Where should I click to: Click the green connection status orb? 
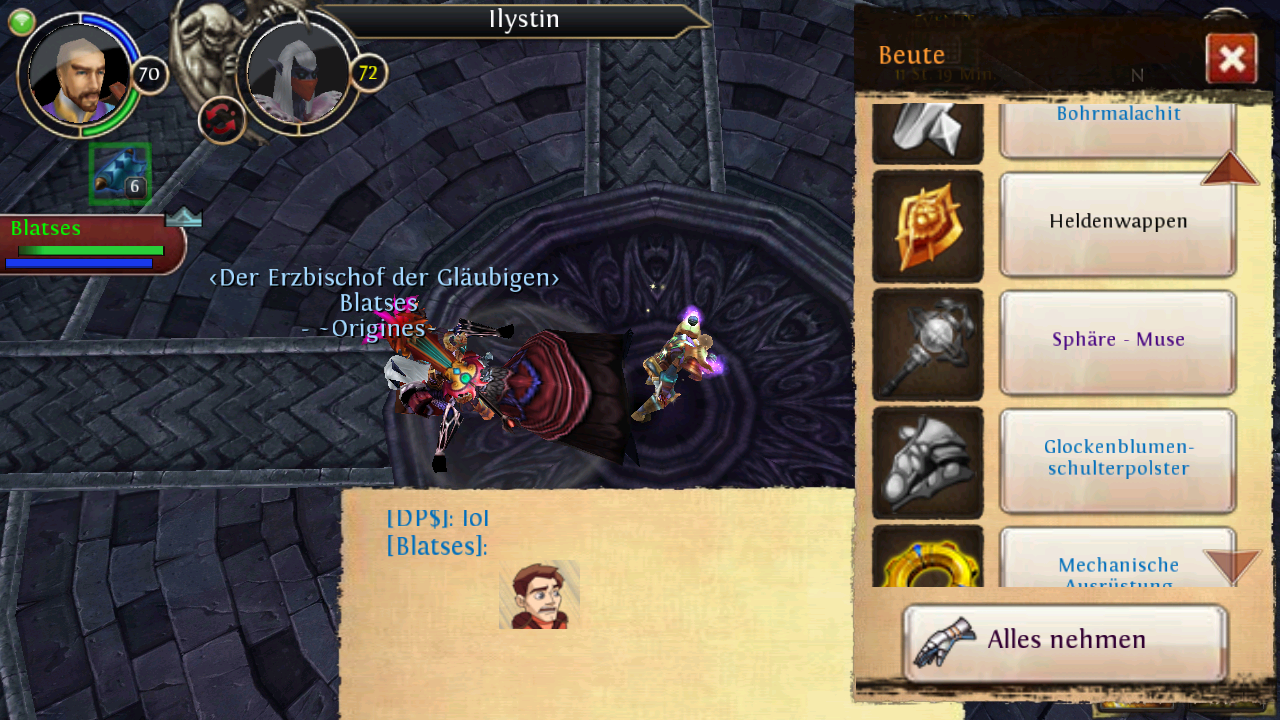(22, 22)
